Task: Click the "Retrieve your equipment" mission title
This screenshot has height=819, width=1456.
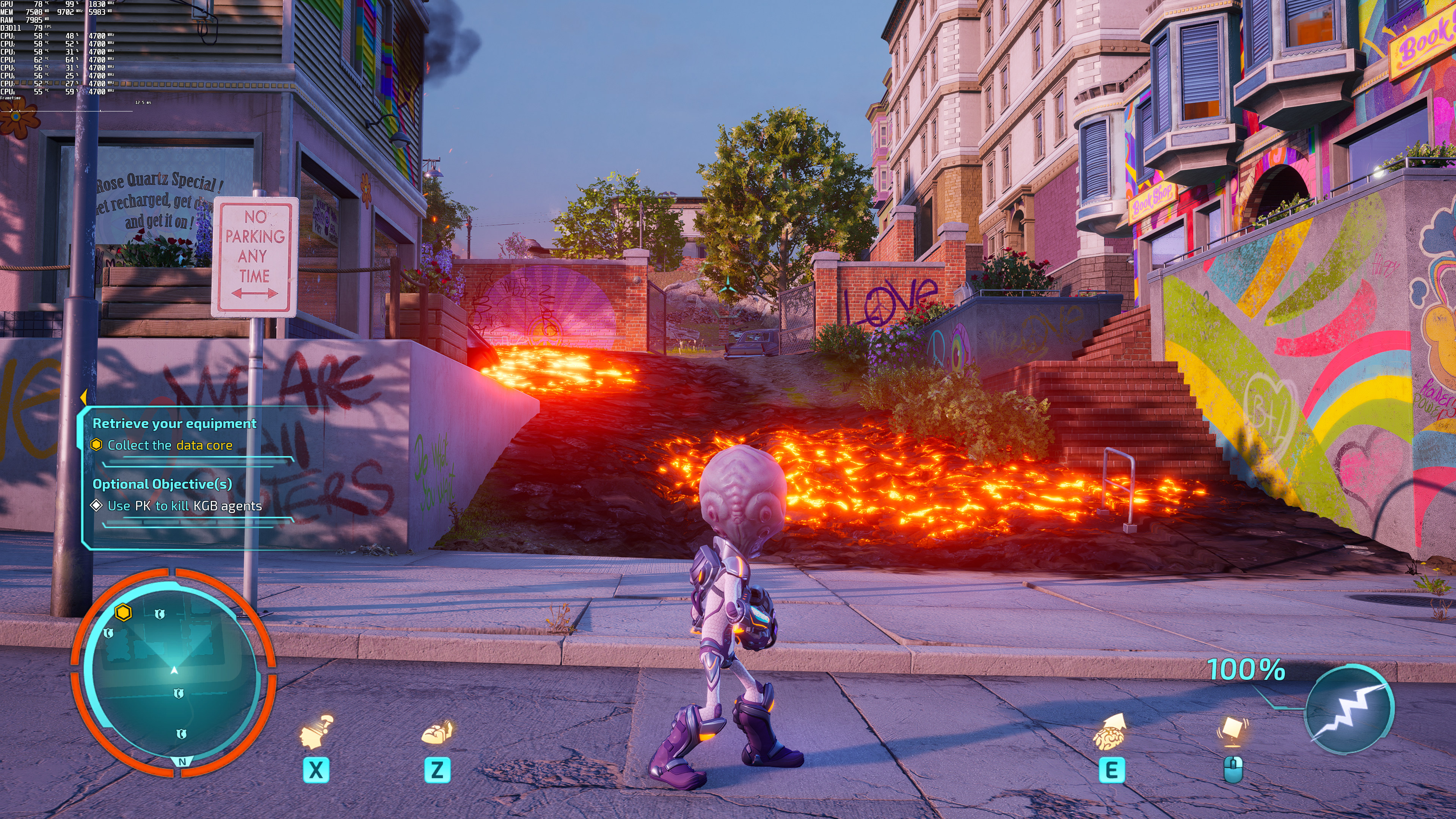Action: click(x=174, y=424)
